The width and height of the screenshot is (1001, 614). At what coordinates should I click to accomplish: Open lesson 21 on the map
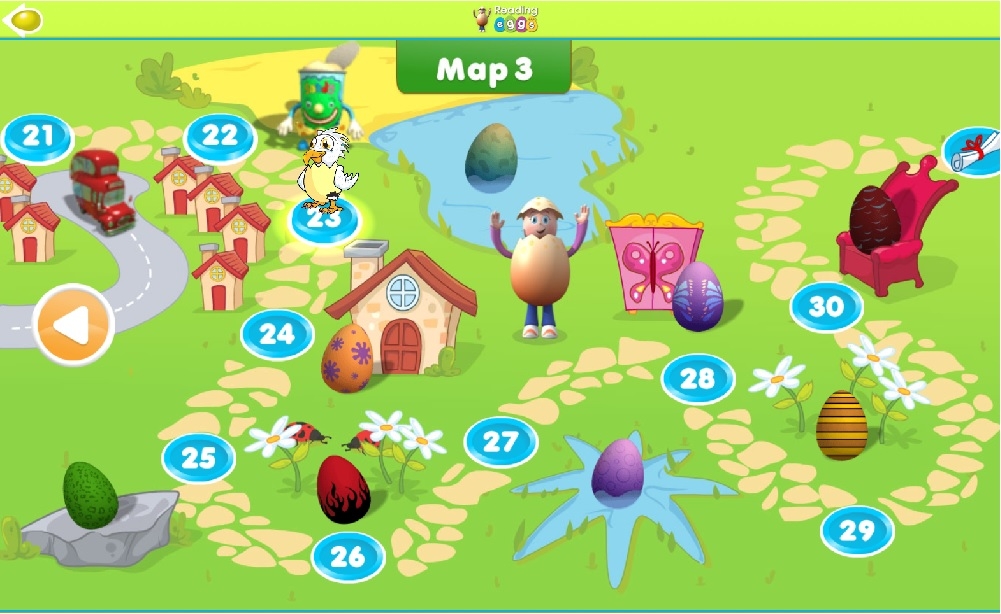coord(38,137)
